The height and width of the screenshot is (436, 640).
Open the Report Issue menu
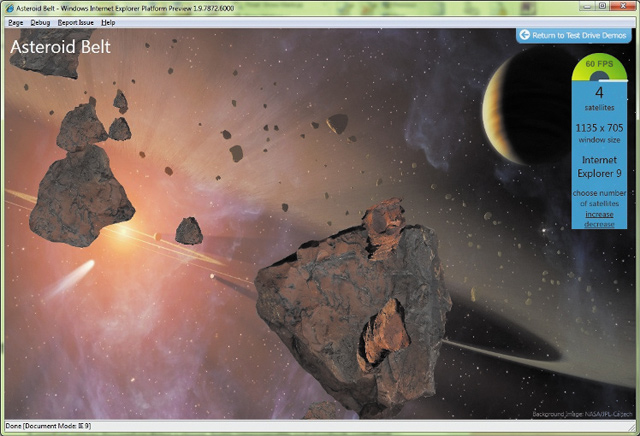(x=75, y=22)
